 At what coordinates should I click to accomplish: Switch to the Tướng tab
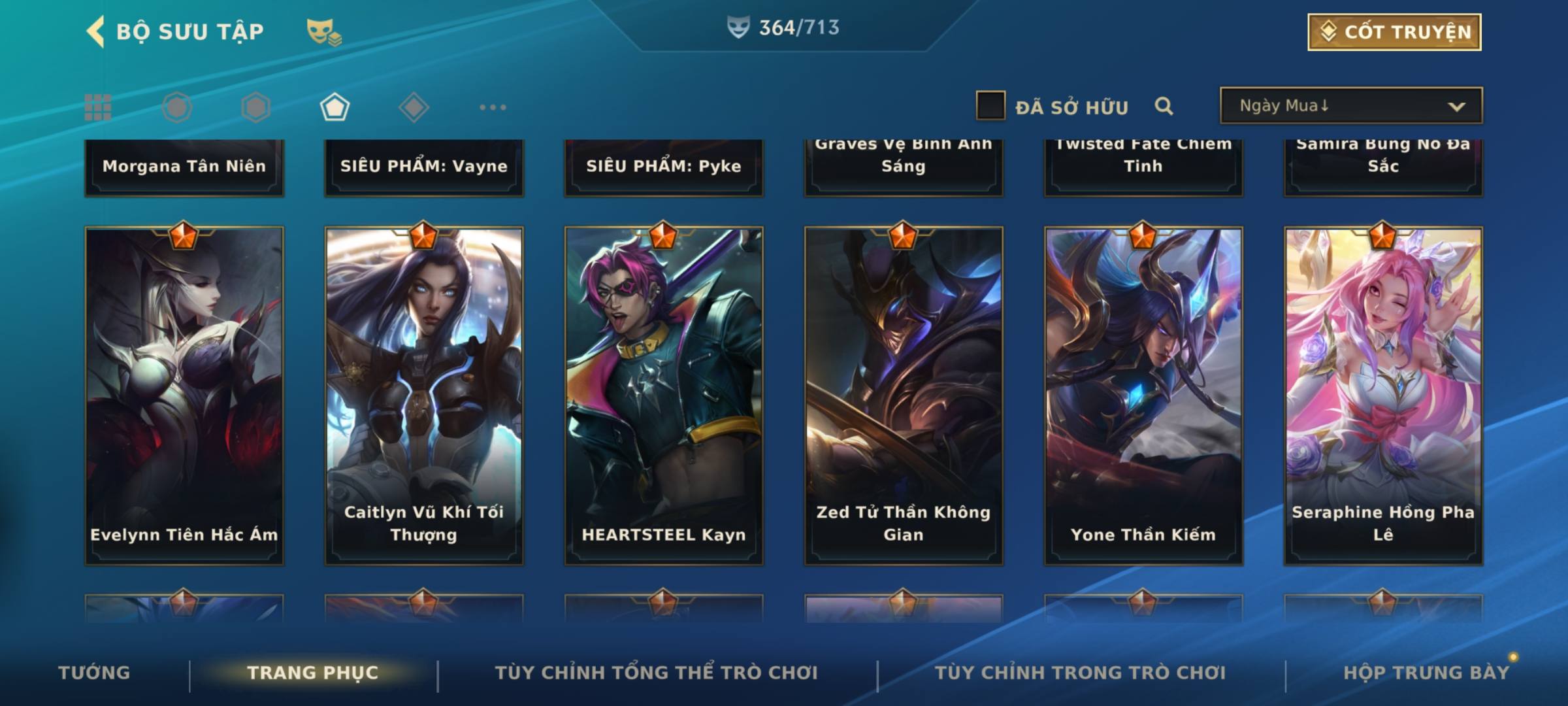[x=94, y=673]
